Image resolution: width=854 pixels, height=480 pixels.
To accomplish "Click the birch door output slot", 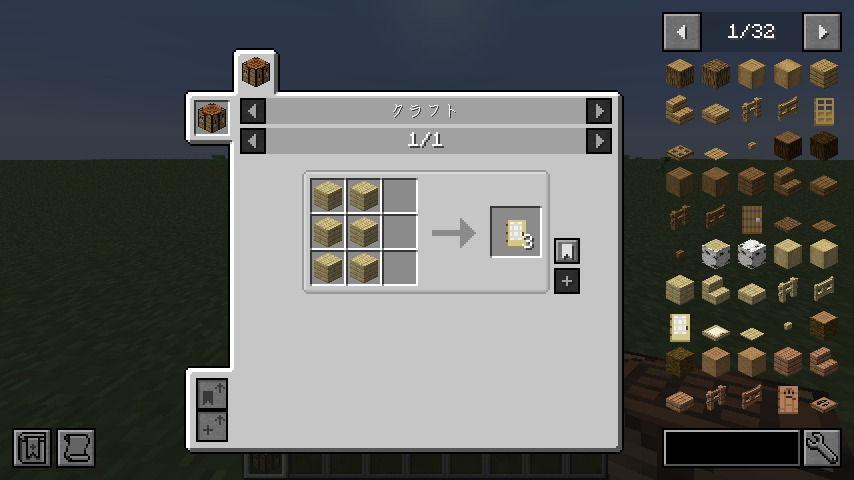I will 516,232.
